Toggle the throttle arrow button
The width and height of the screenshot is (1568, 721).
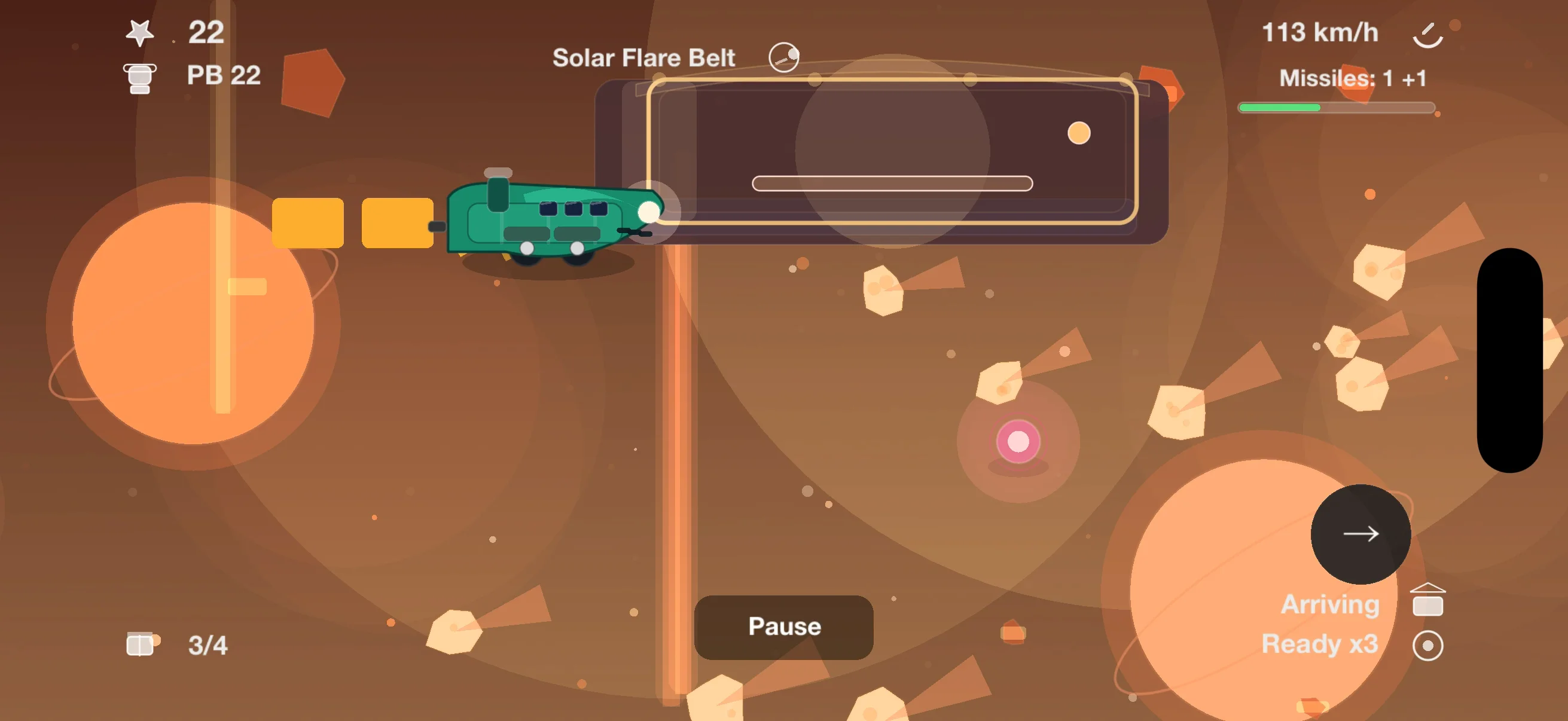[x=1361, y=534]
